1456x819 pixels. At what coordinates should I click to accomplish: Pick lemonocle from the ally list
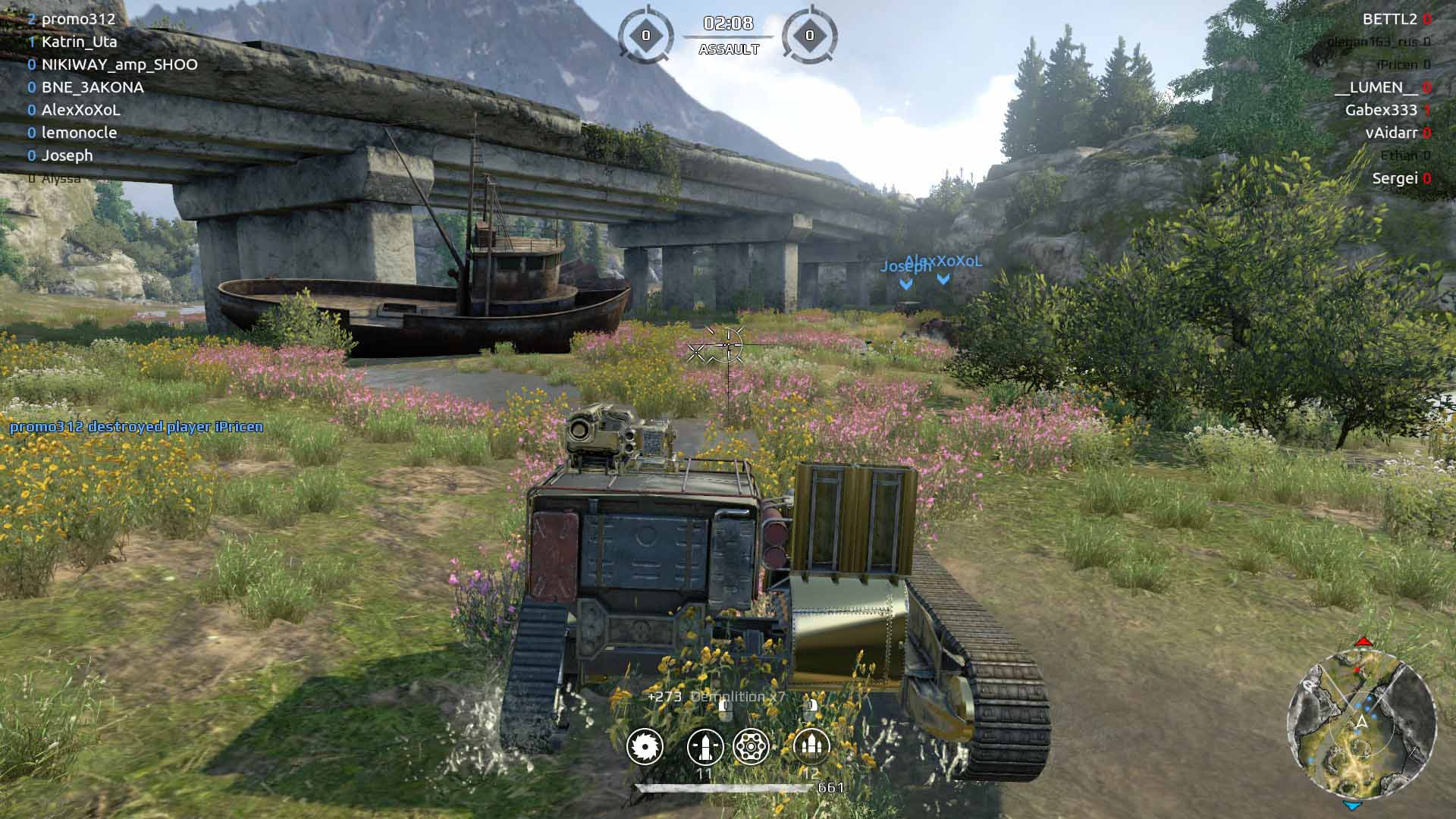79,133
